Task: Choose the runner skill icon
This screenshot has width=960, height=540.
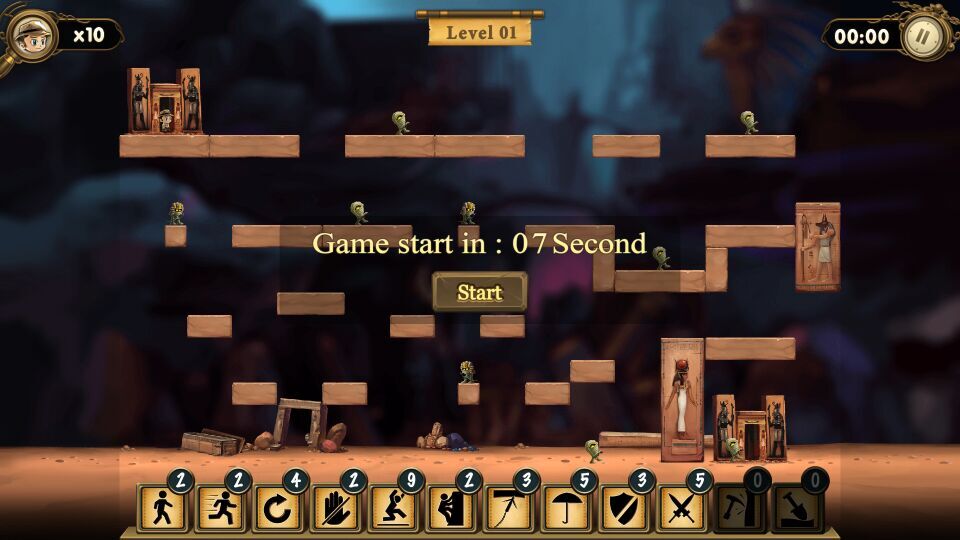Action: (219, 509)
